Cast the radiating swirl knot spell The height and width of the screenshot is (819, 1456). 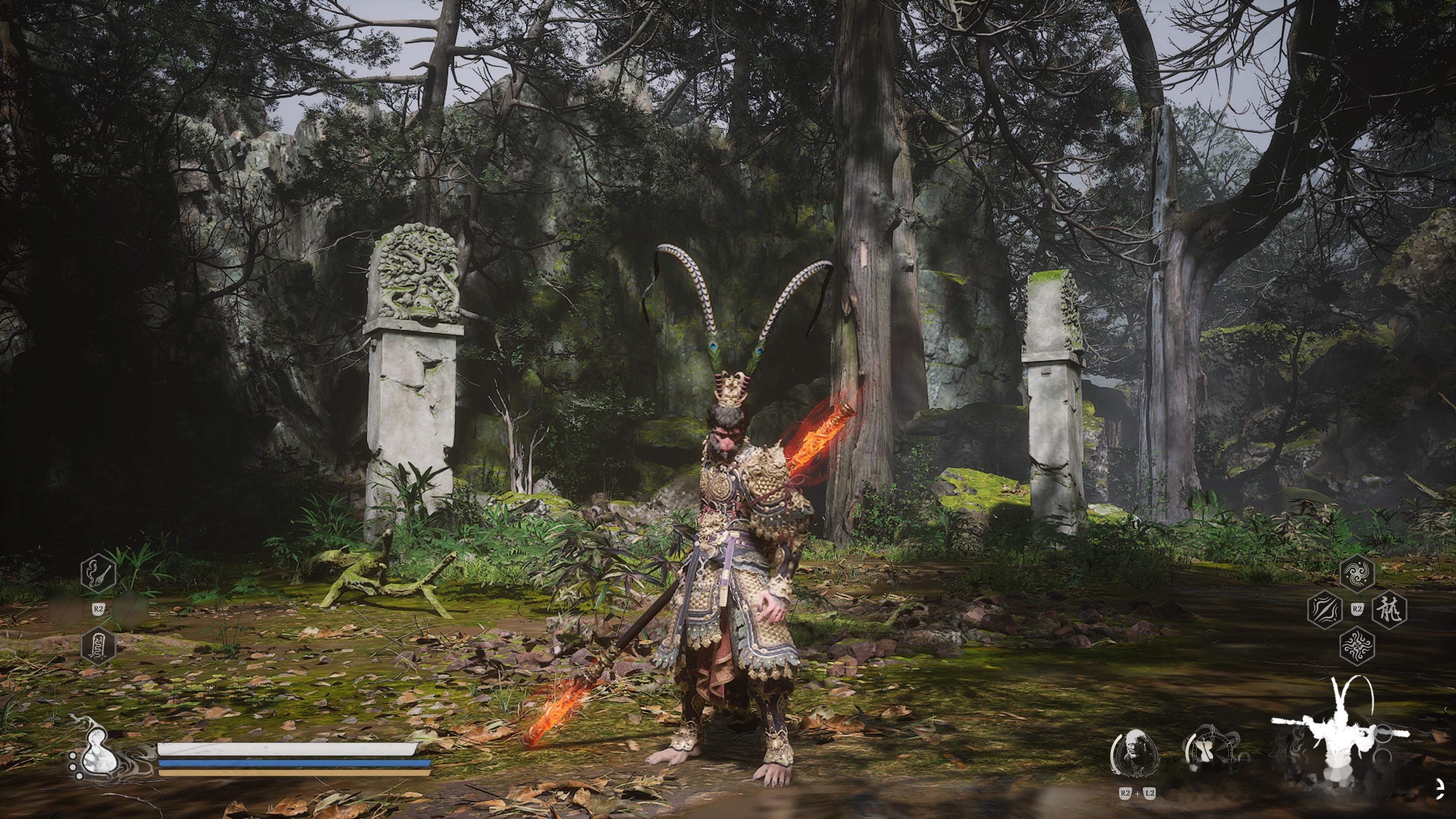pos(1357,645)
